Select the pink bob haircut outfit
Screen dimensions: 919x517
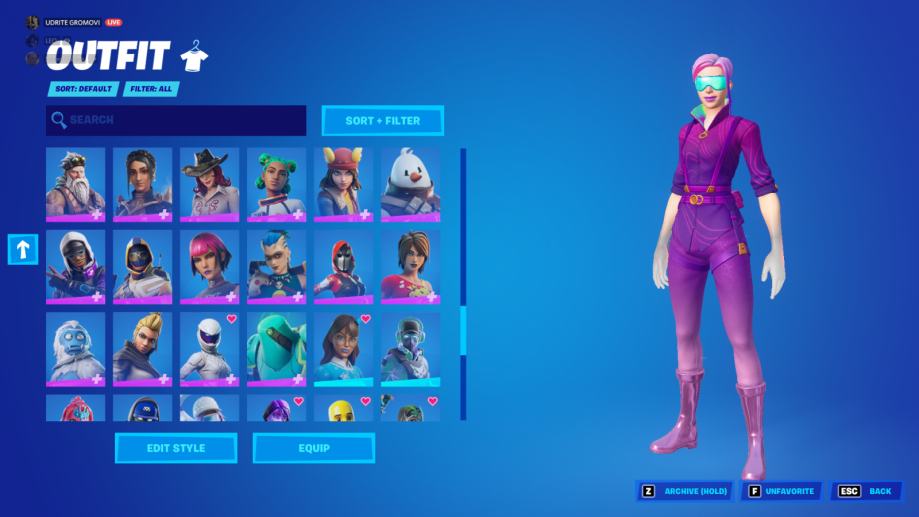point(209,266)
